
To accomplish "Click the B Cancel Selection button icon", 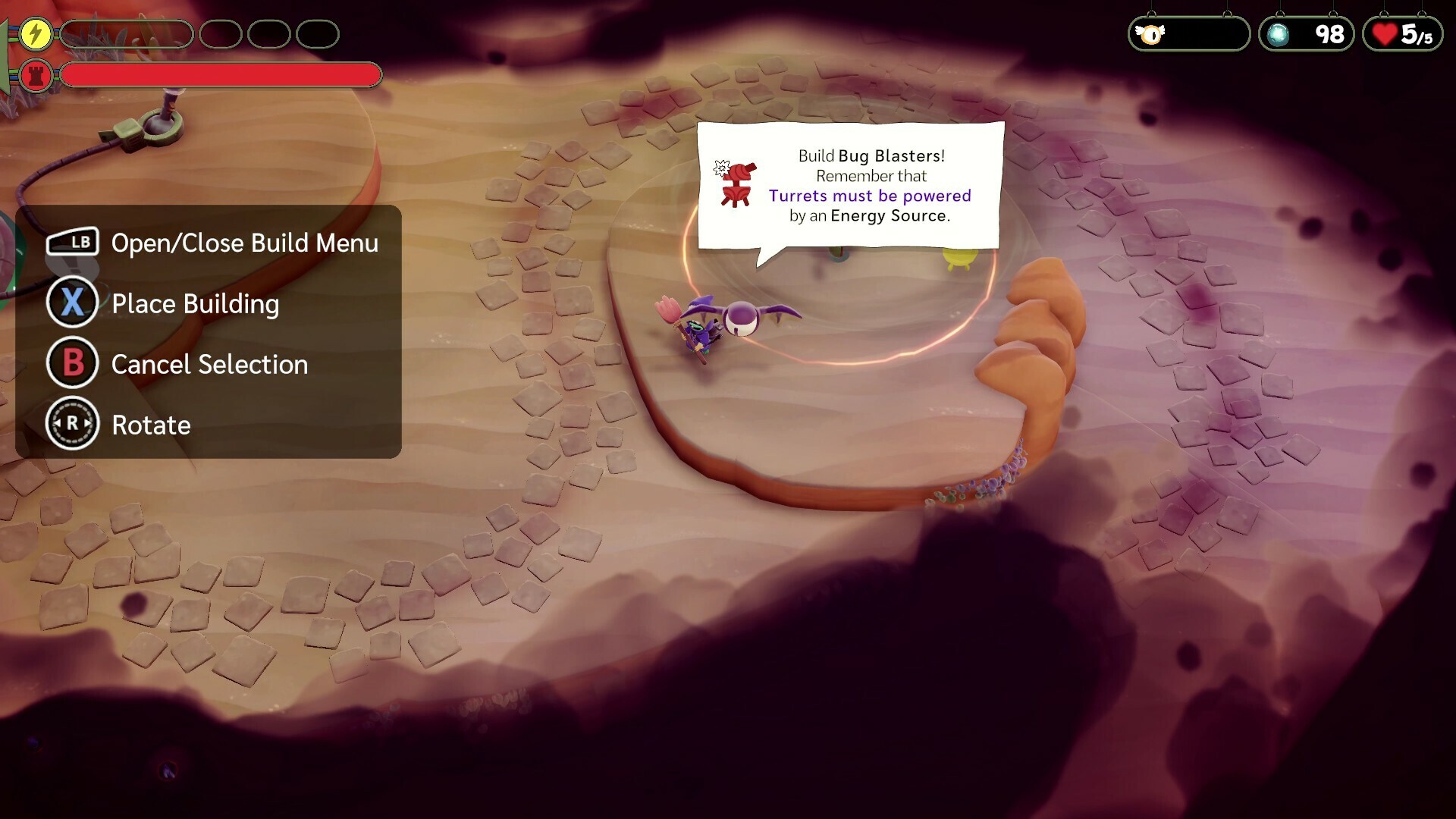I will (72, 363).
